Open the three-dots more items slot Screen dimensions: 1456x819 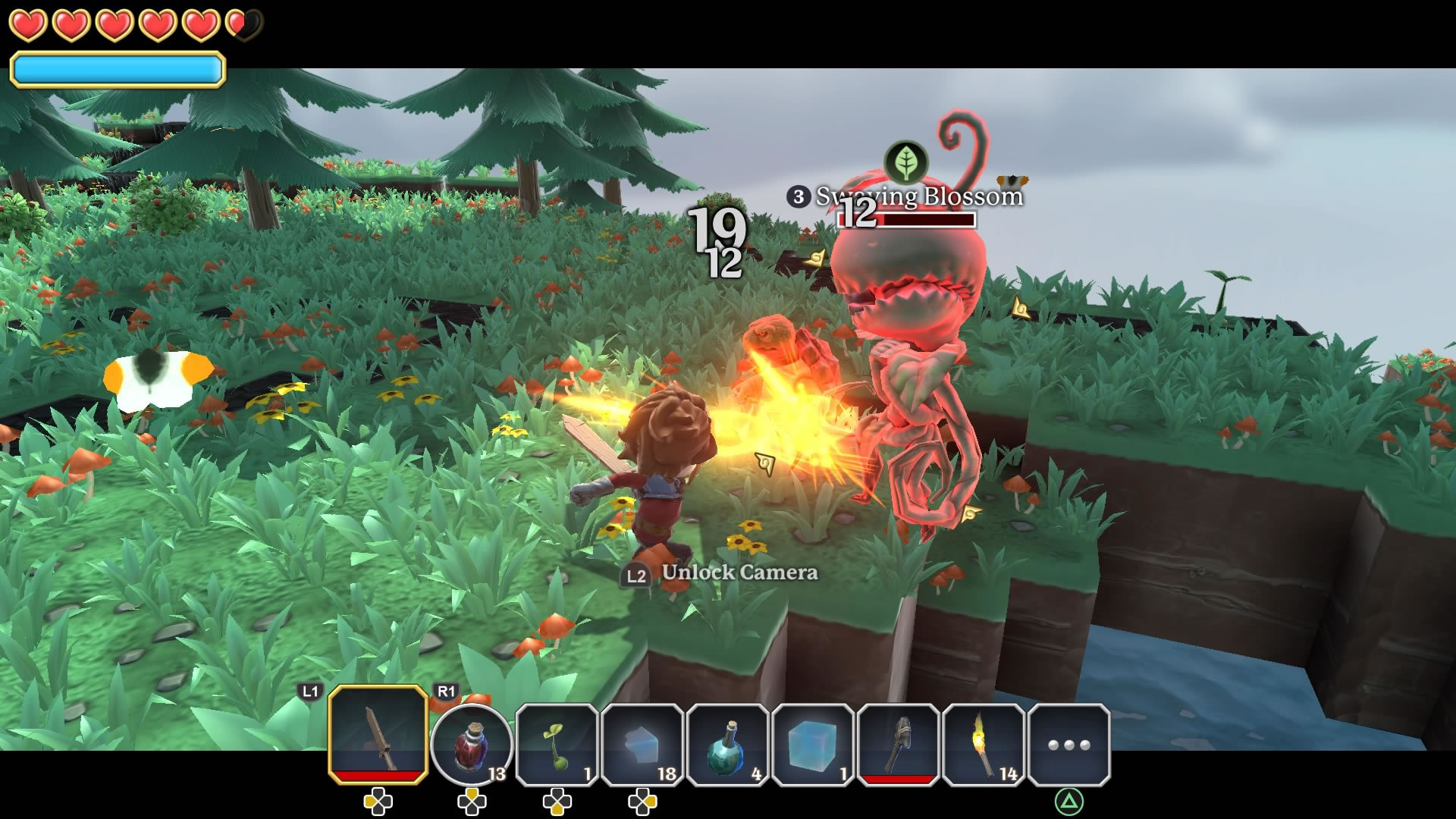[1069, 744]
